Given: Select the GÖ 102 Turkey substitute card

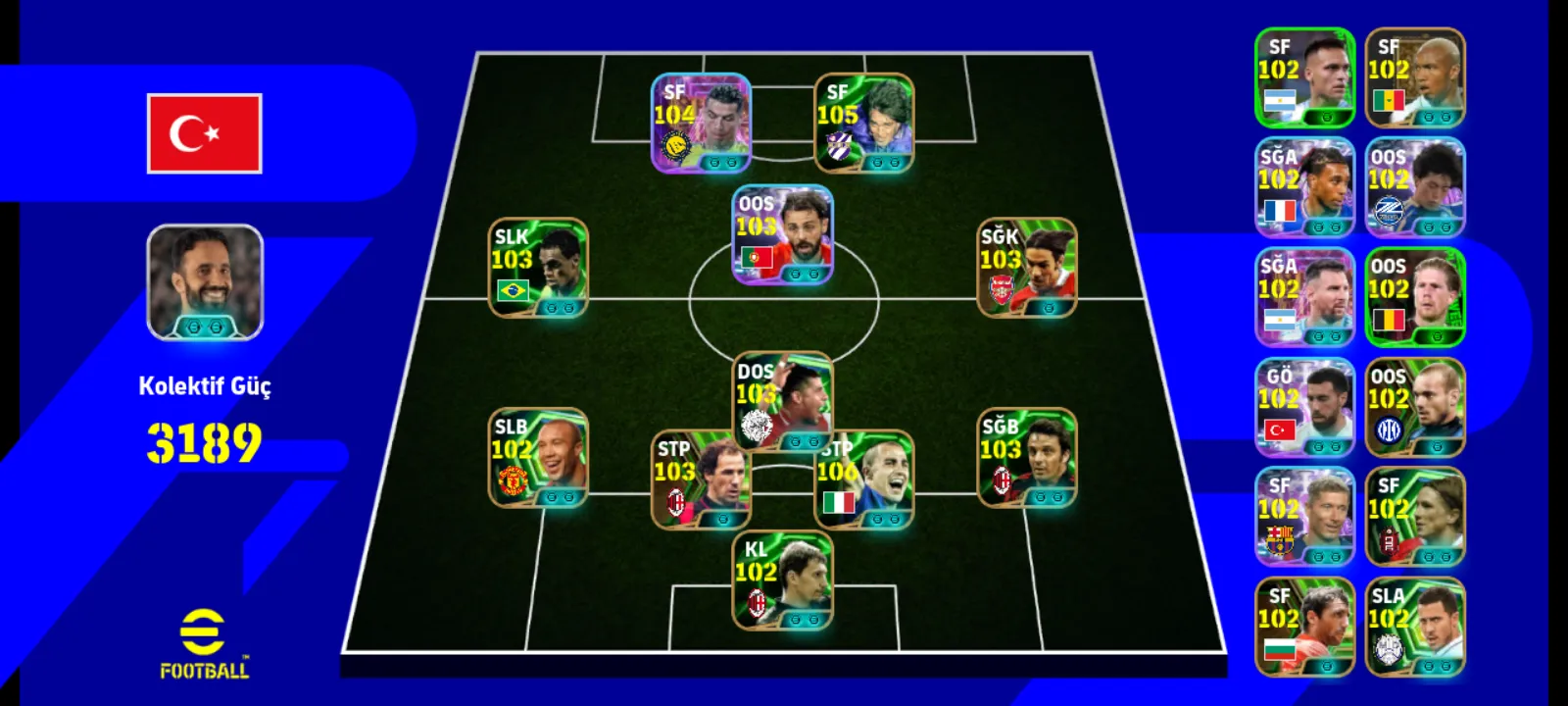Looking at the screenshot, I should pos(1304,408).
